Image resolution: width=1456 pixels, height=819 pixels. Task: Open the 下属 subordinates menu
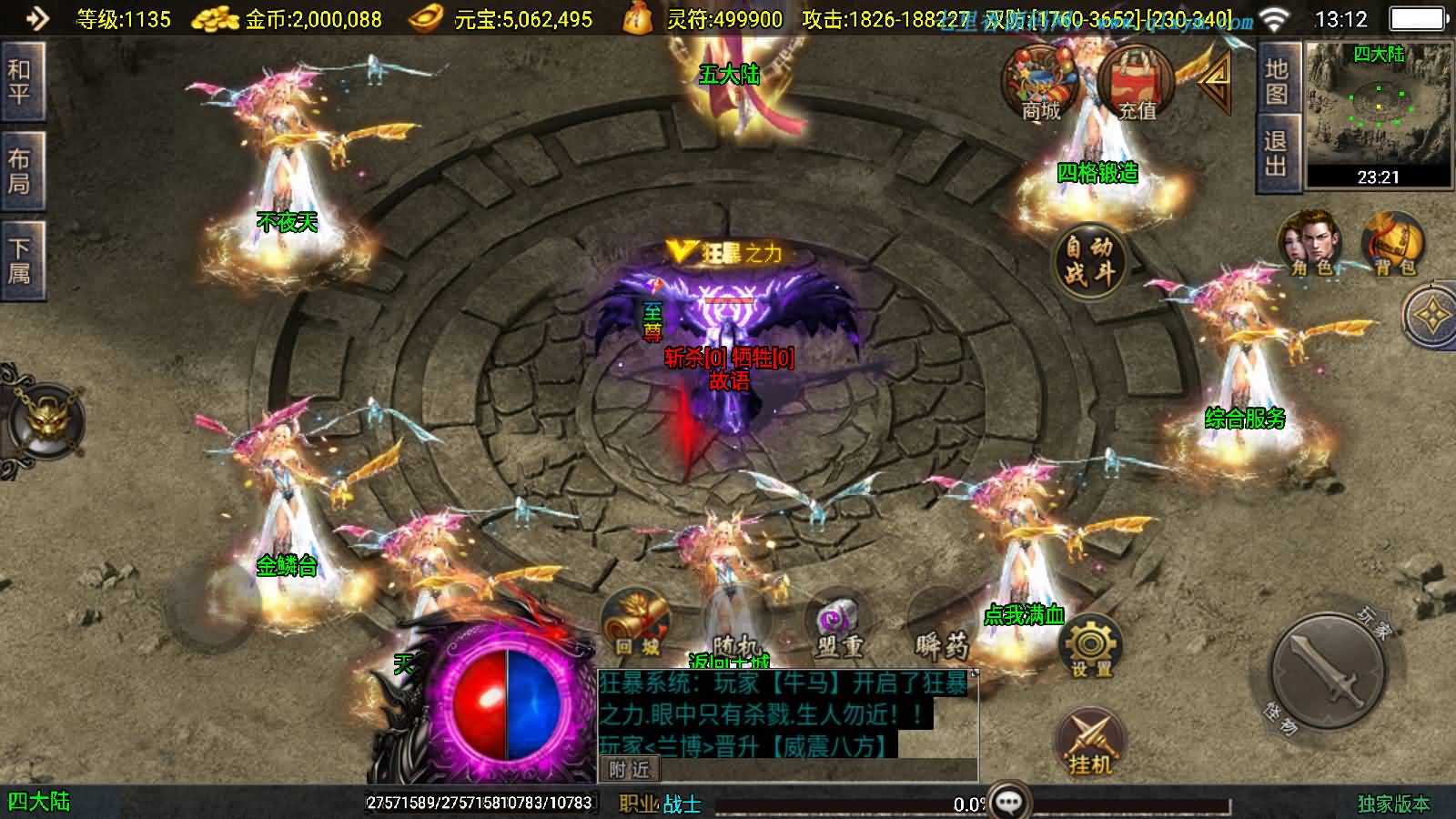20,260
